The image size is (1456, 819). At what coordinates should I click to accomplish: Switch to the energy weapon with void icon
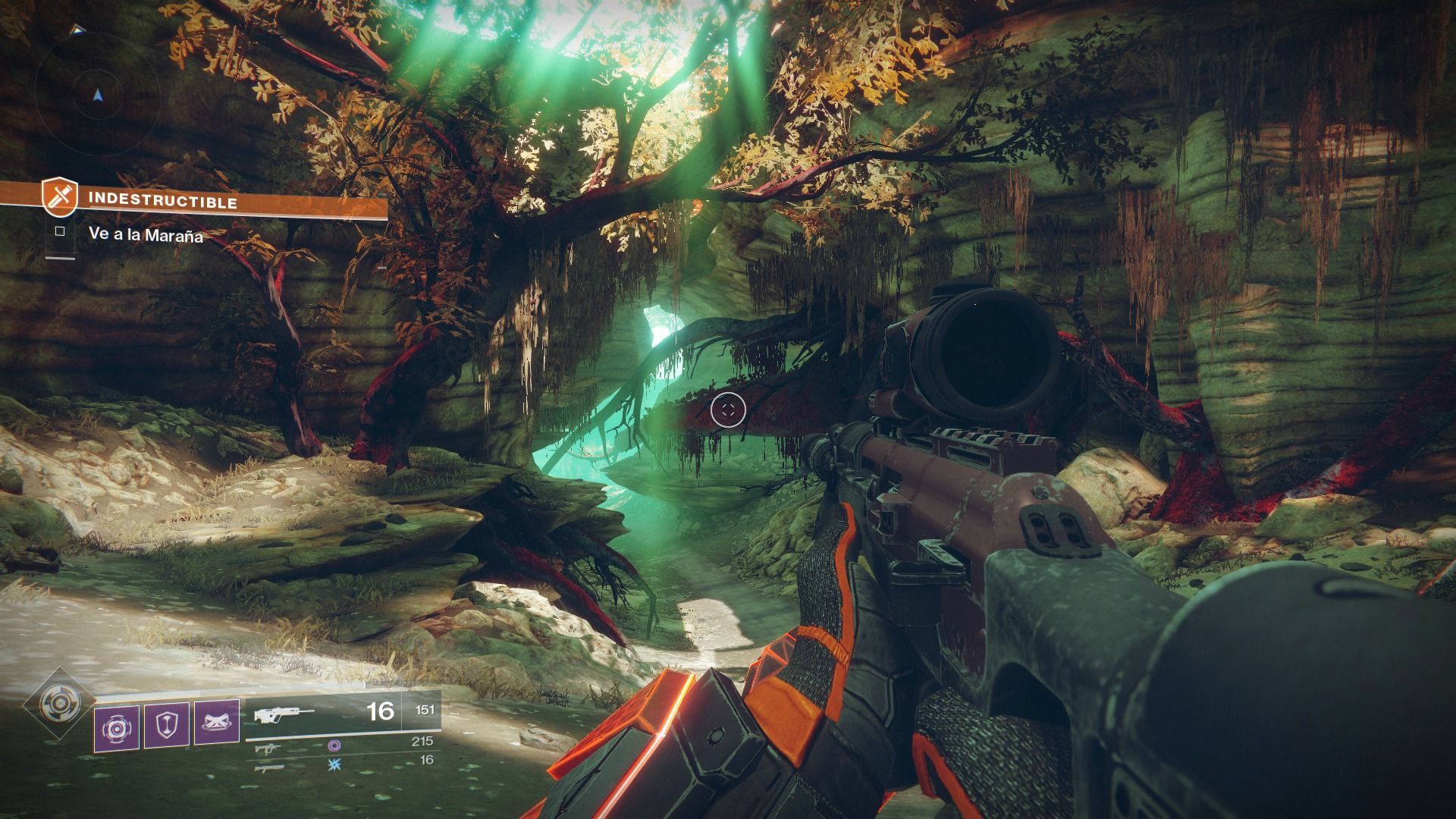click(267, 747)
